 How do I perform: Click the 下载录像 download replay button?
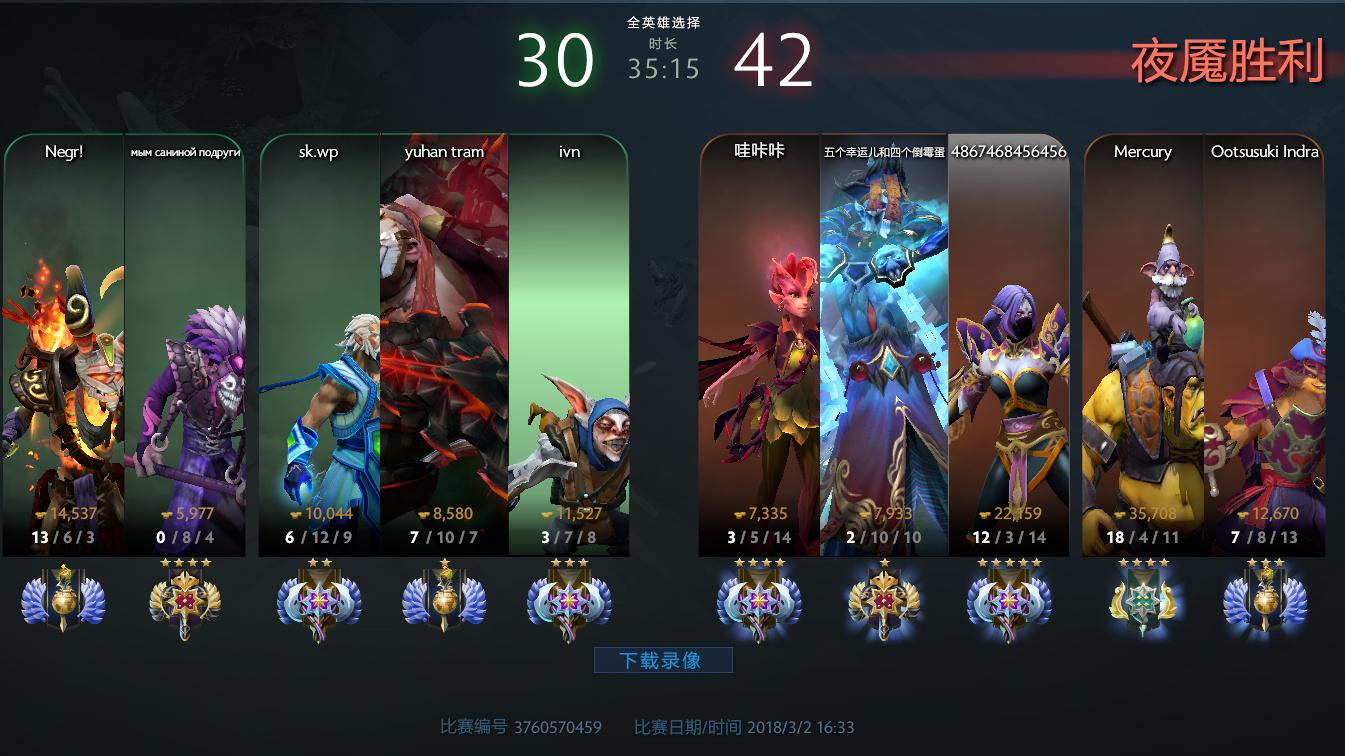(x=663, y=660)
